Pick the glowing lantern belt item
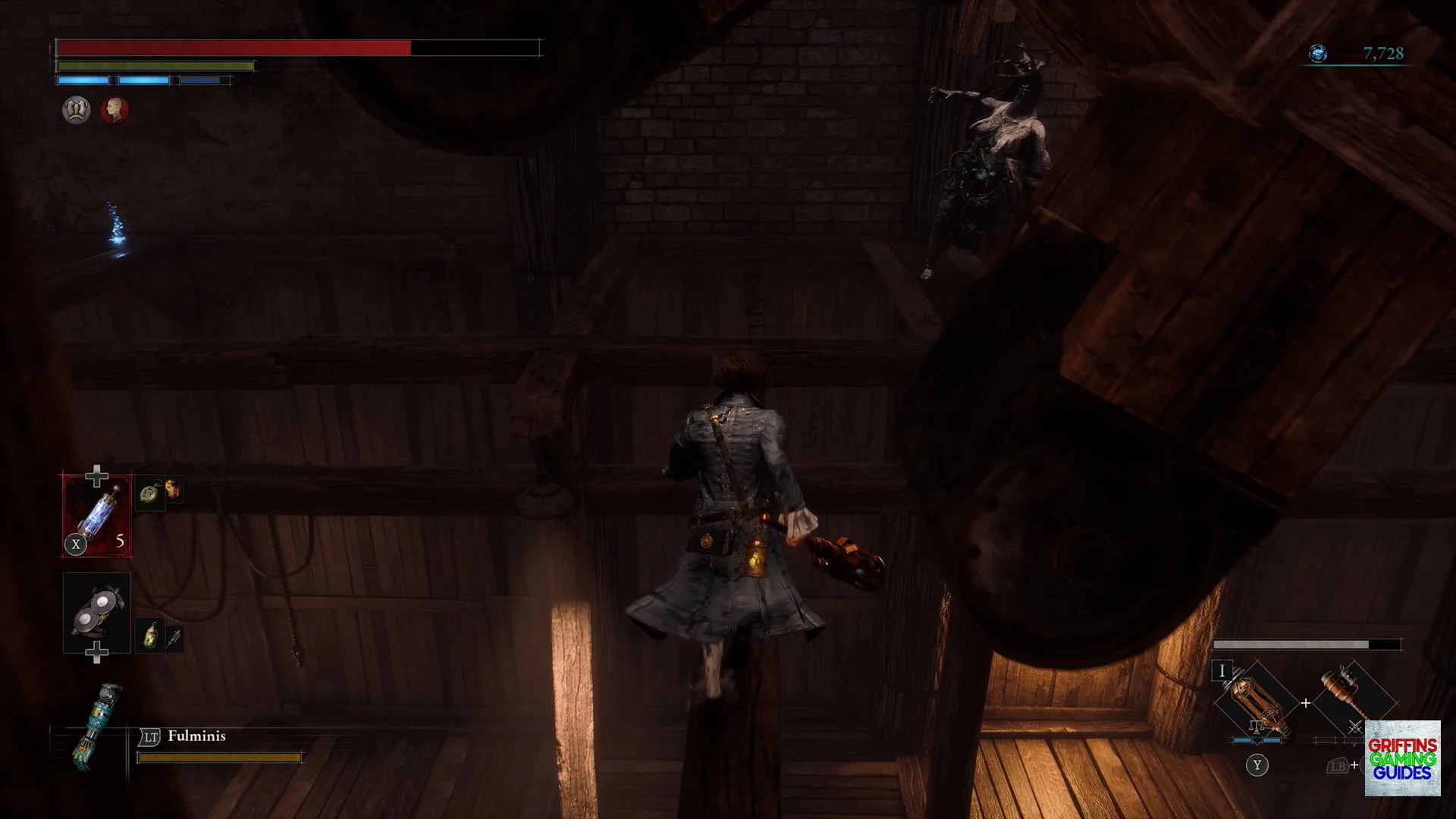This screenshot has width=1456, height=819. click(x=151, y=635)
